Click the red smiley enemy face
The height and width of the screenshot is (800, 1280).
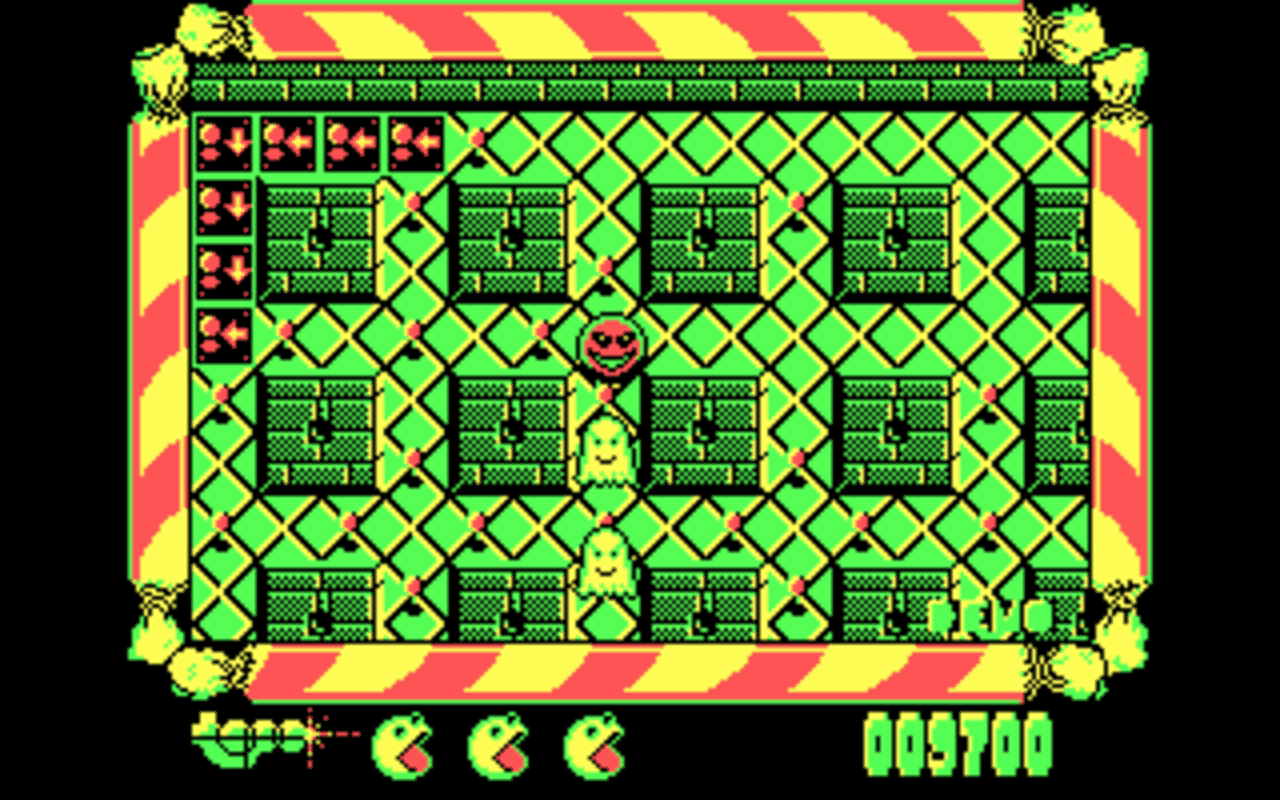[610, 347]
